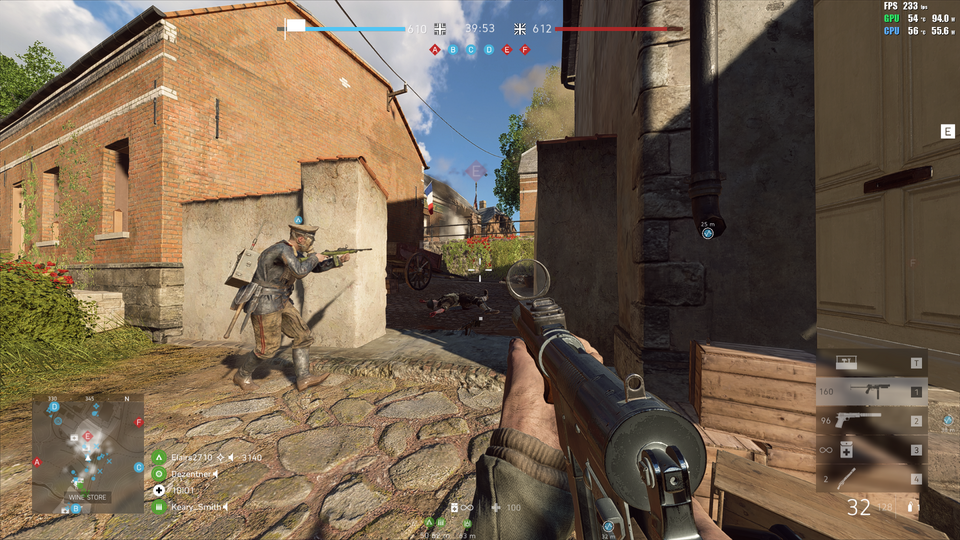The height and width of the screenshot is (540, 960).
Task: Click the Wine Store label on the minimap
Action: pyautogui.click(x=86, y=496)
